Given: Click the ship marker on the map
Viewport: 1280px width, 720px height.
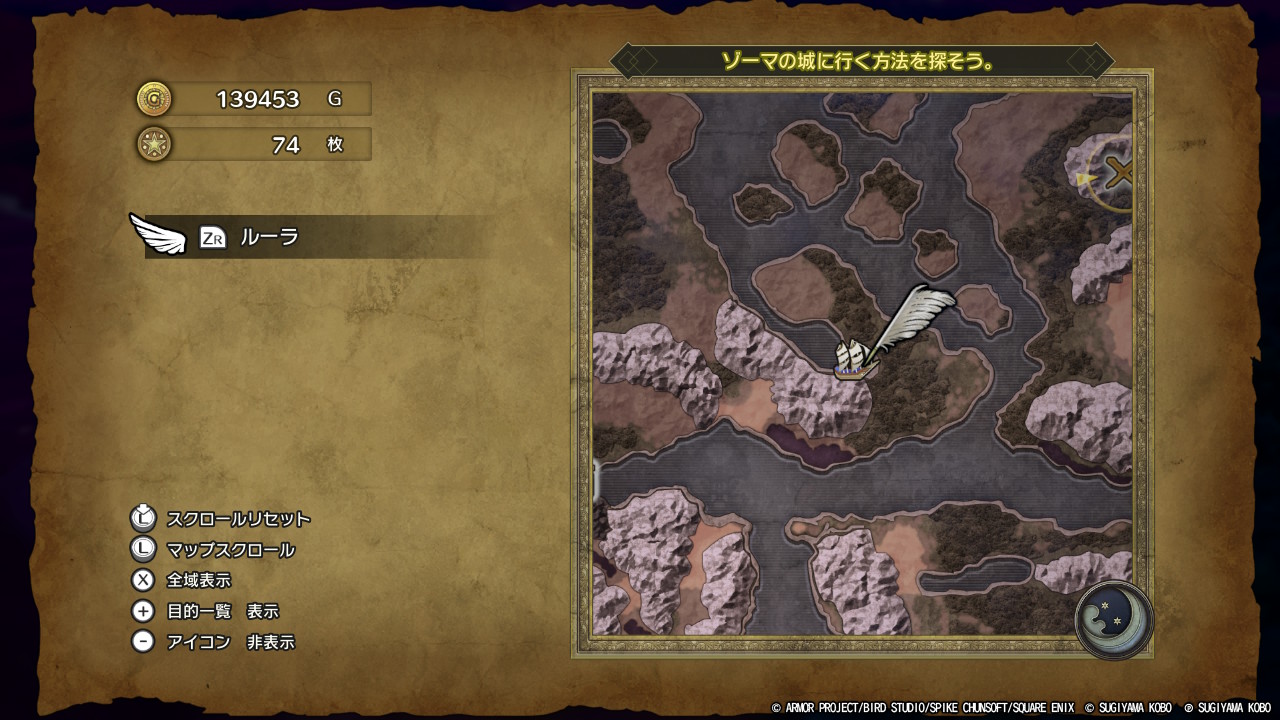Looking at the screenshot, I should coord(855,359).
